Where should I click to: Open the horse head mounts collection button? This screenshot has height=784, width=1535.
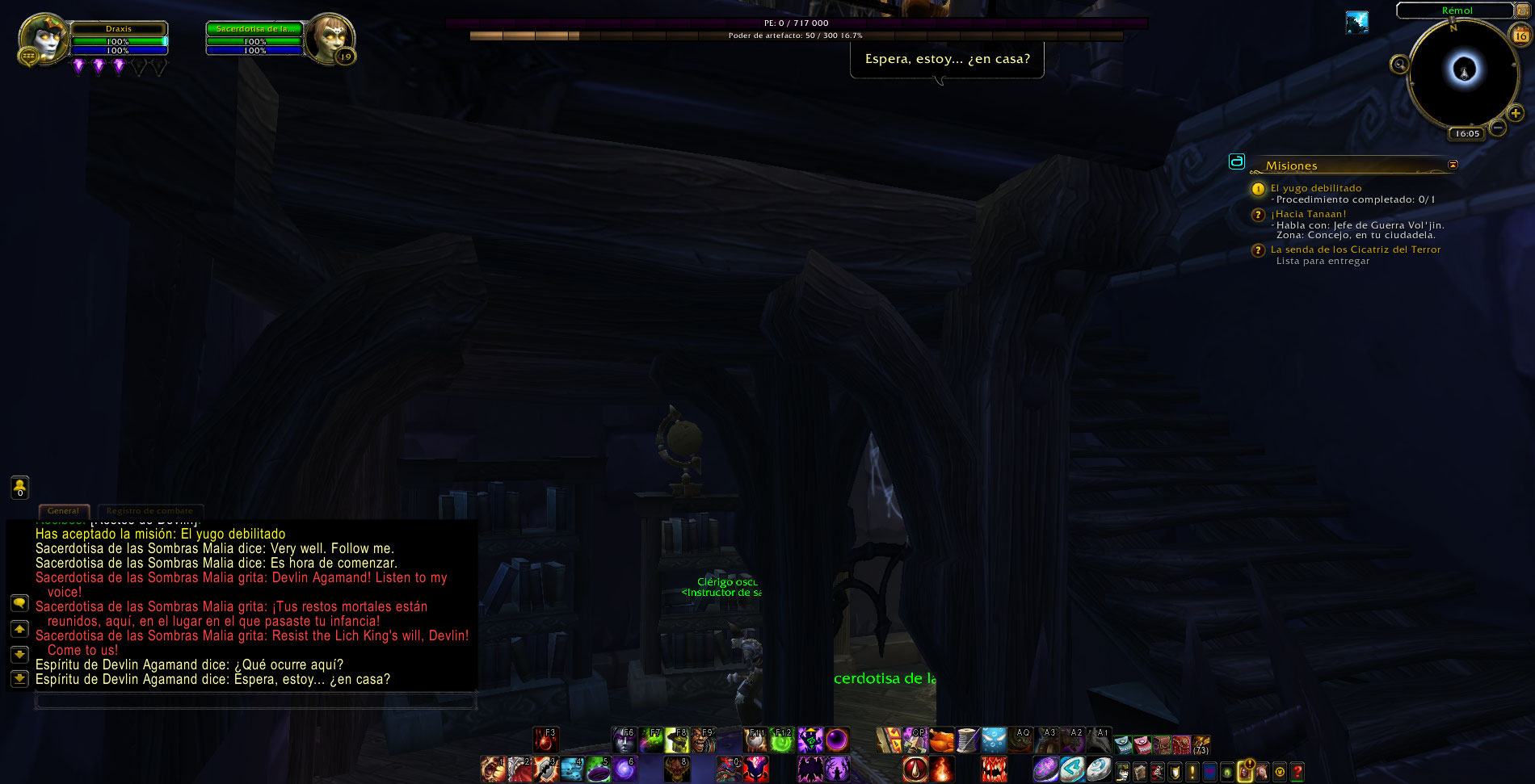1262,772
